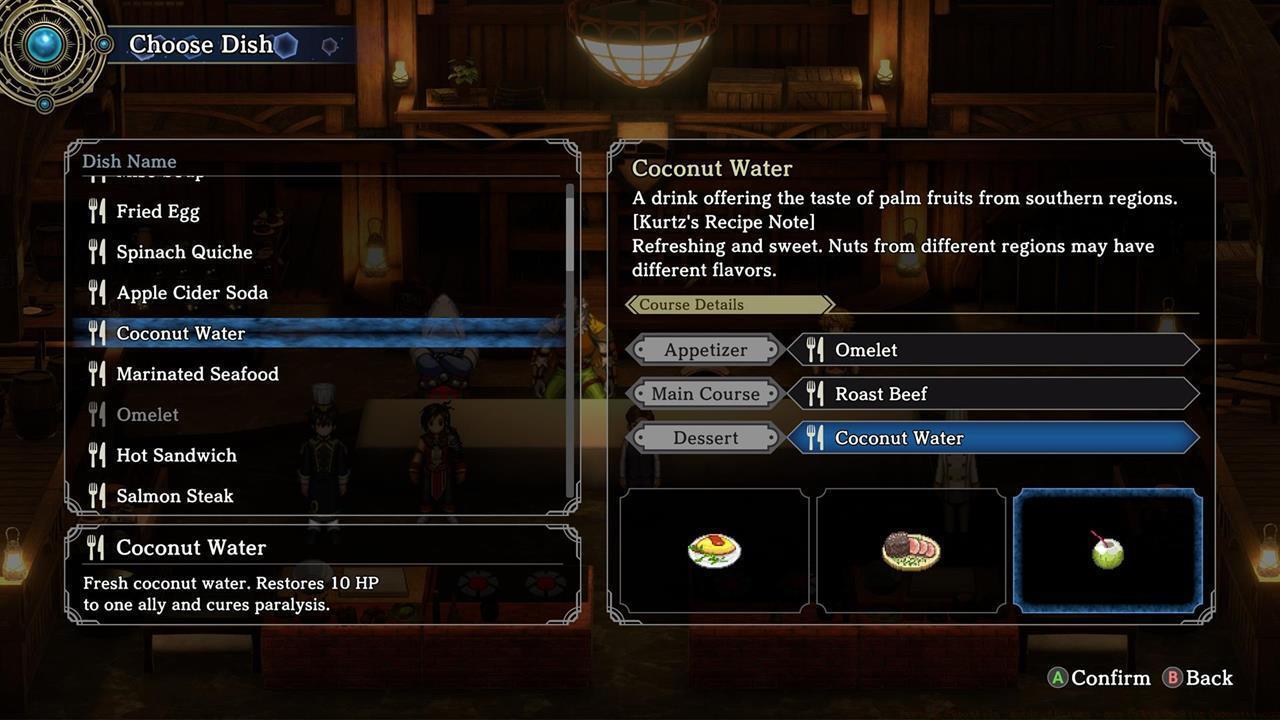Select the Main Course slot with Roast Beef
Viewport: 1280px width, 720px height.
click(x=992, y=394)
